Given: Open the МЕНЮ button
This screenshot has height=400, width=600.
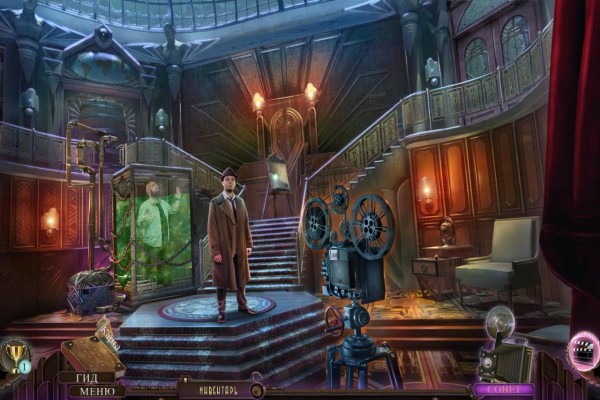Looking at the screenshot, I should pos(89,390).
